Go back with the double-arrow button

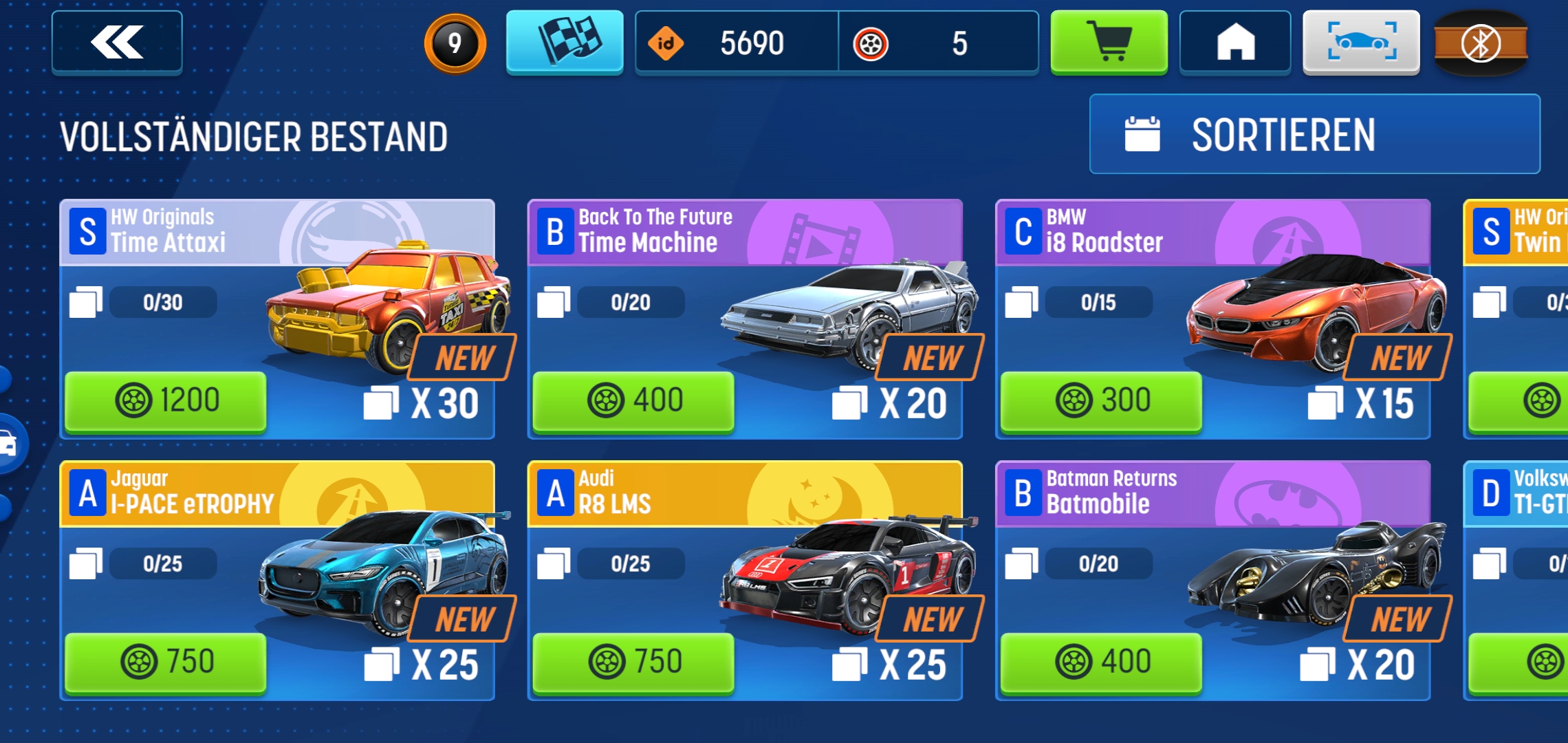click(117, 42)
